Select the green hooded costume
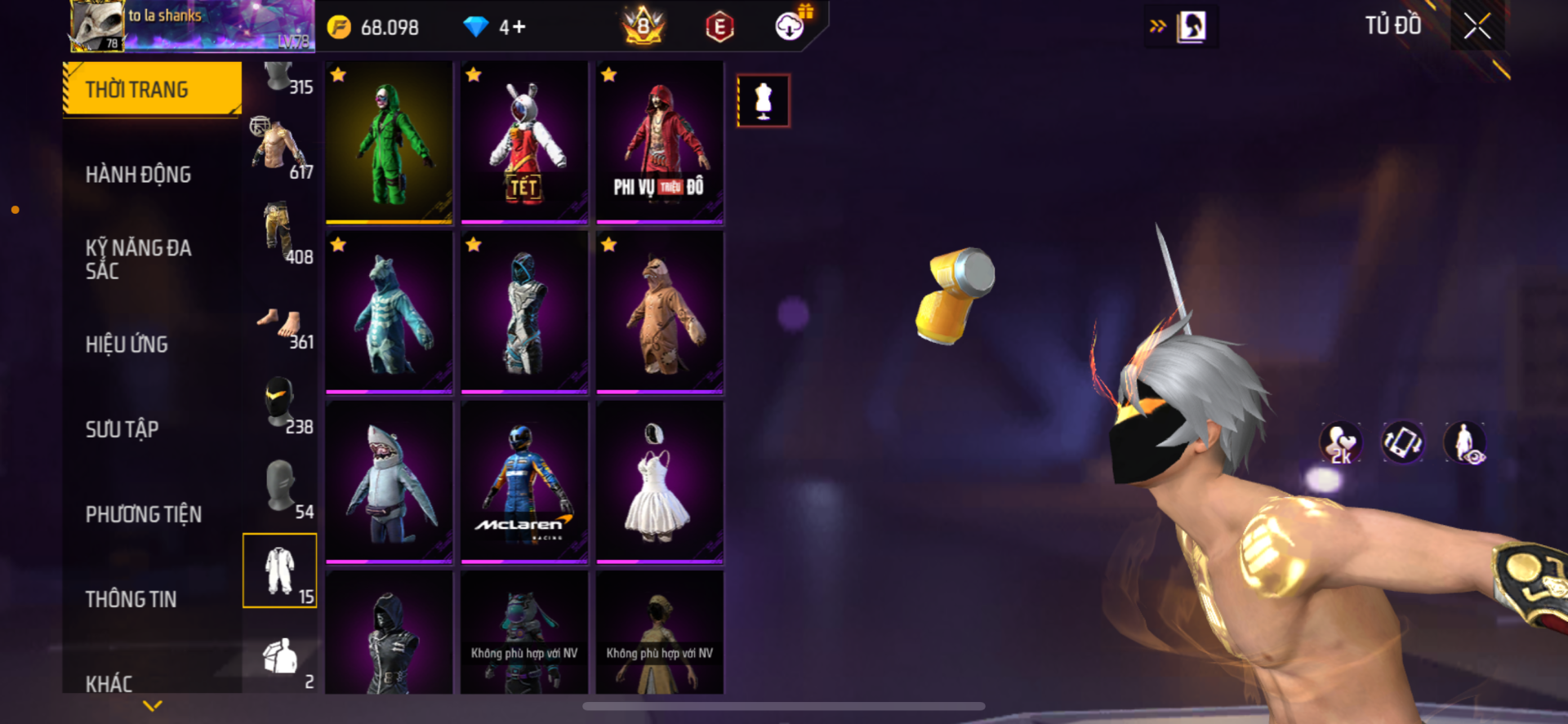This screenshot has width=1568, height=724. (x=389, y=142)
